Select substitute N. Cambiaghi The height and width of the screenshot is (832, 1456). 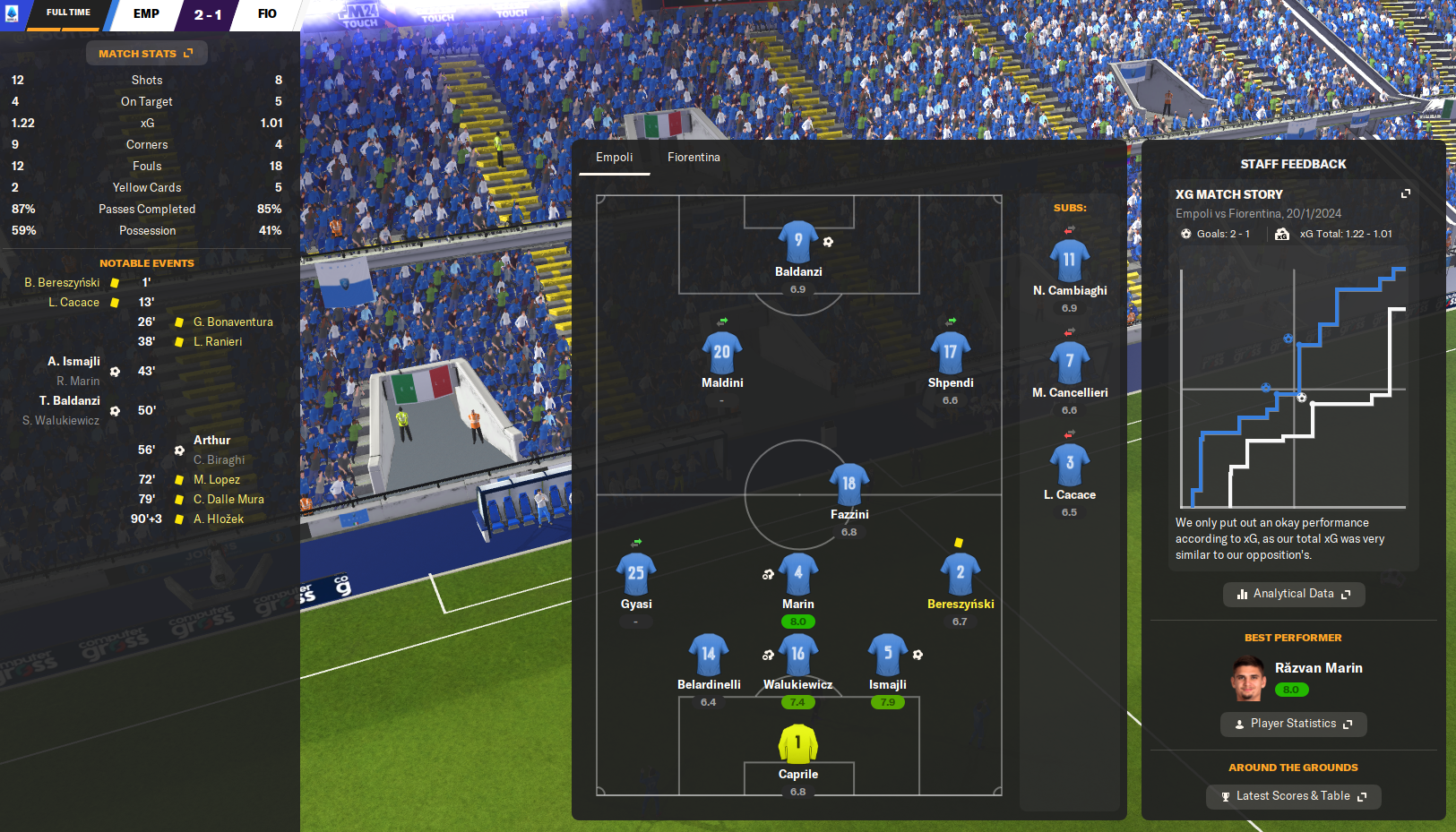1069,261
